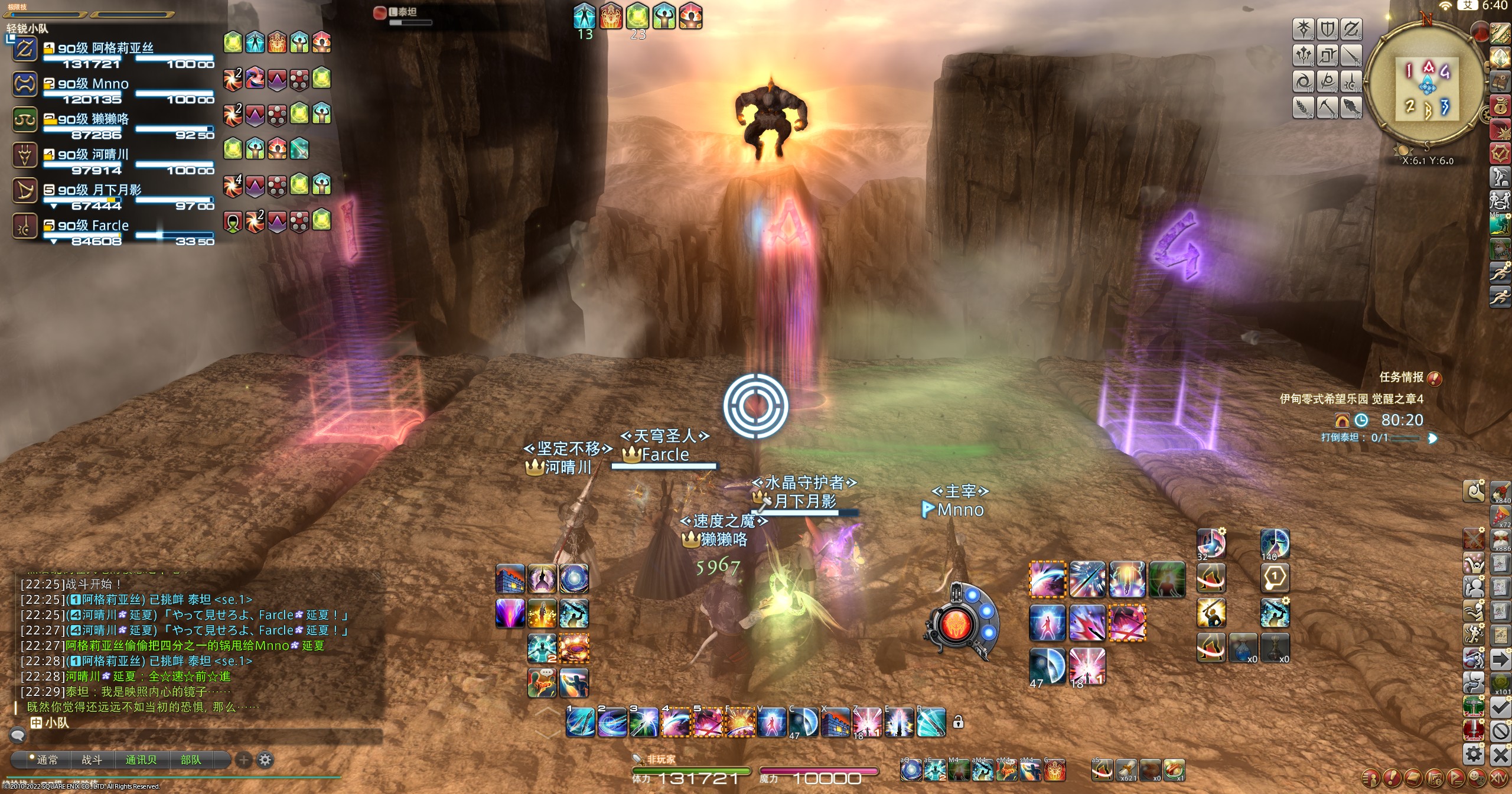Screen dimensions: 1512x794
Task: Select the fish gearset icon
Action: pos(1351,107)
